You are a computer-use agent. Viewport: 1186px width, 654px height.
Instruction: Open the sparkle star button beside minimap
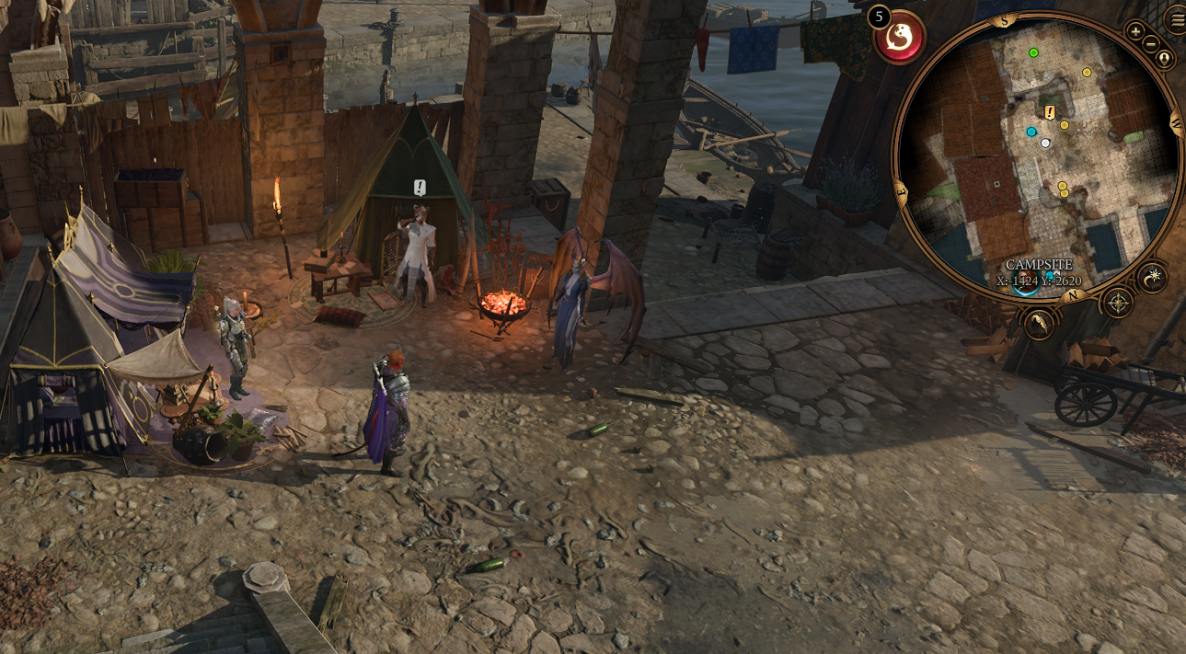1152,277
